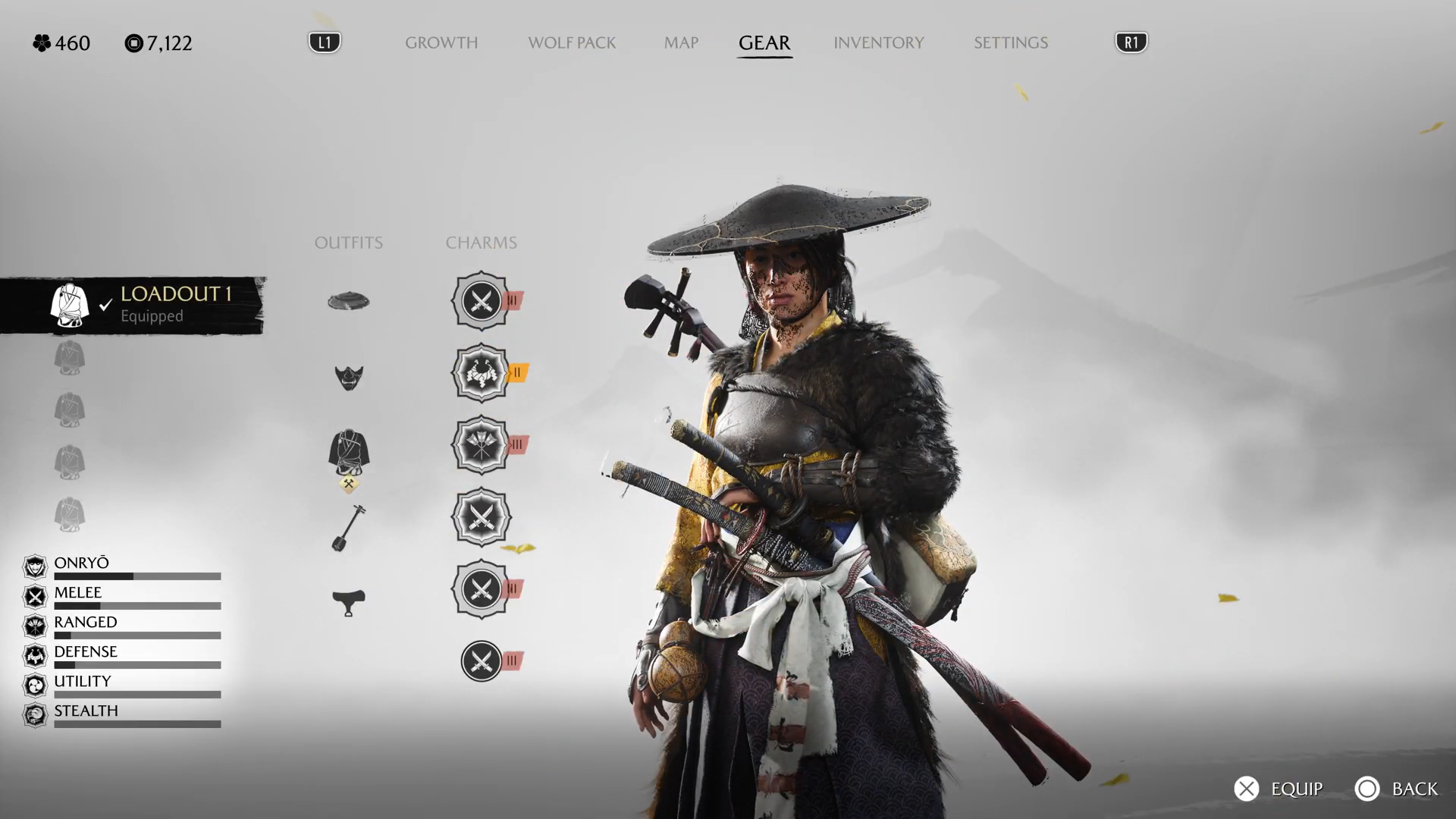1456x819 pixels.
Task: Switch to the Growth tab
Action: 441,42
